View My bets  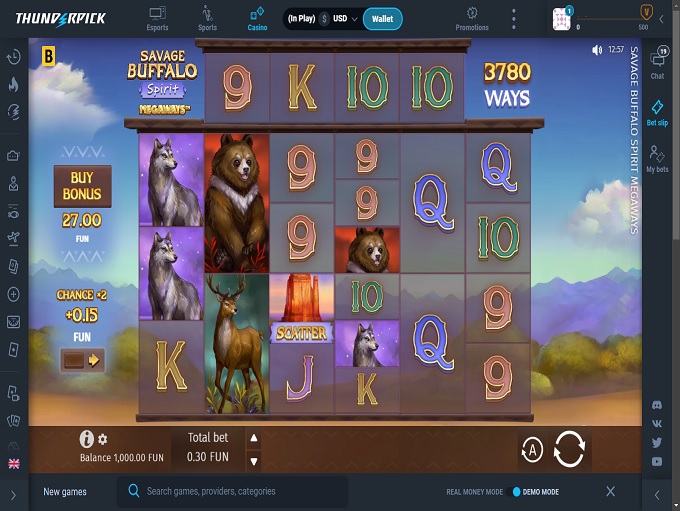[657, 159]
